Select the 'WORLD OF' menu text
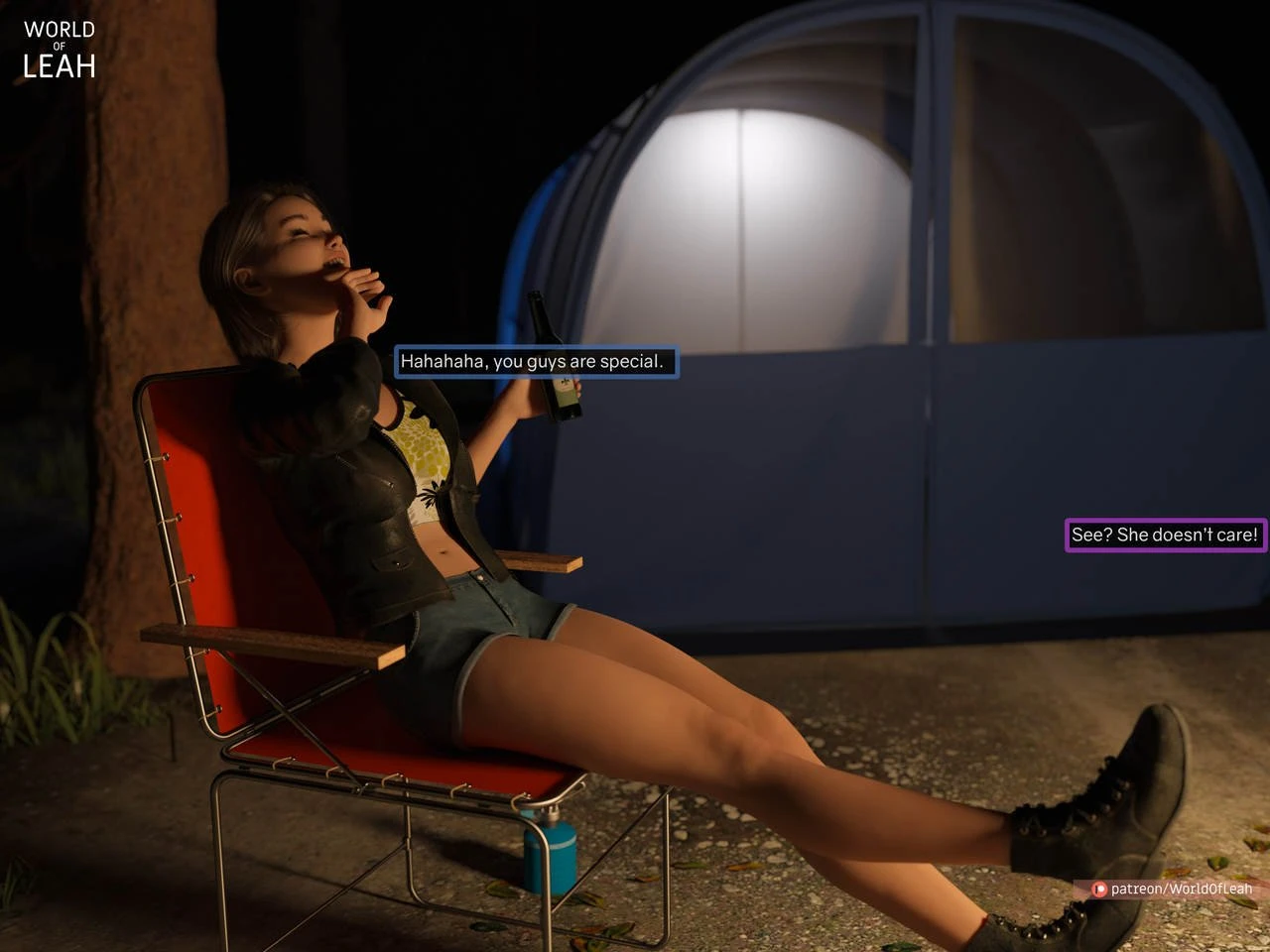 click(x=58, y=30)
